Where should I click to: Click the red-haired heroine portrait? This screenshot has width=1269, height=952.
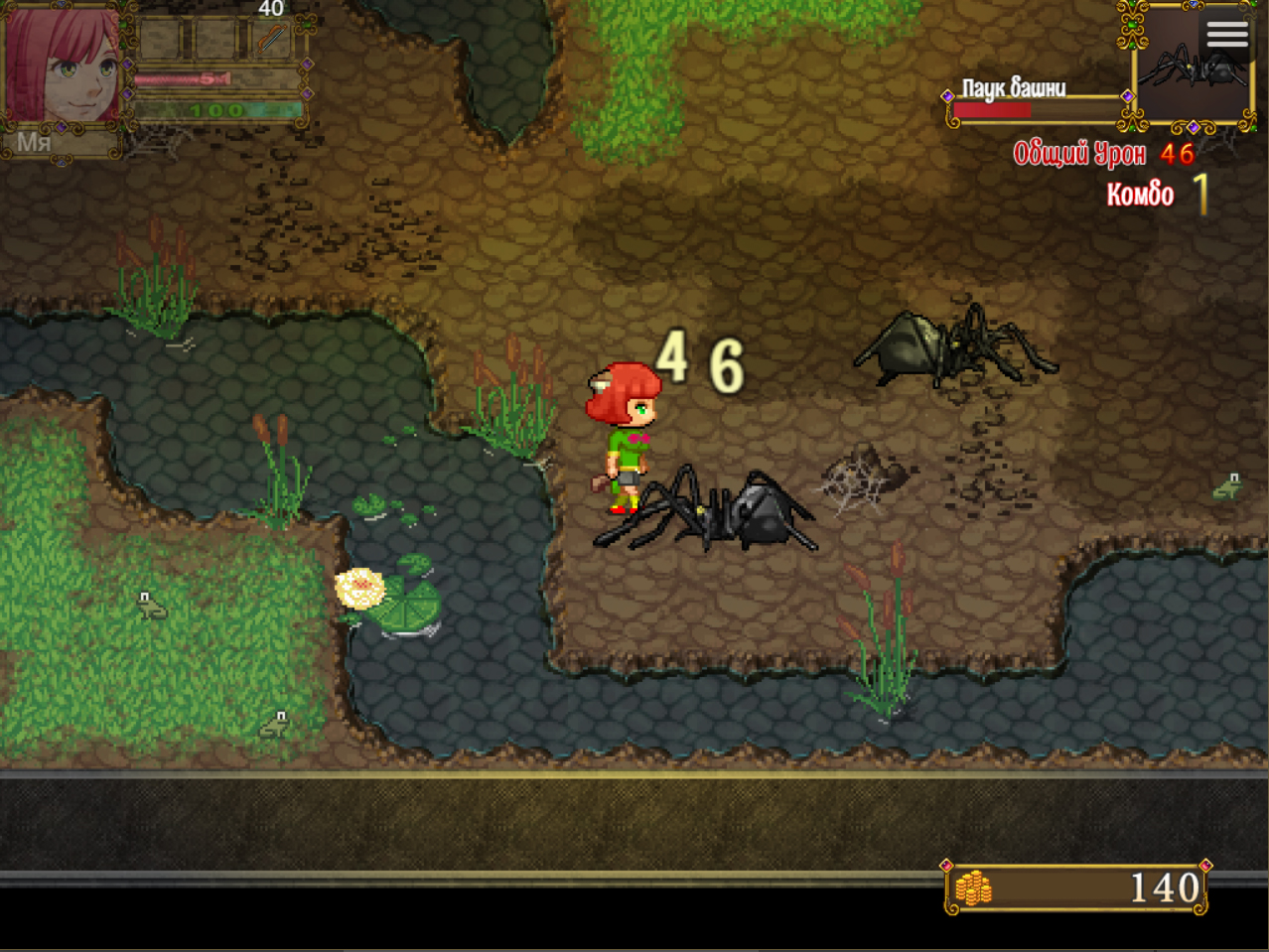coord(62,67)
